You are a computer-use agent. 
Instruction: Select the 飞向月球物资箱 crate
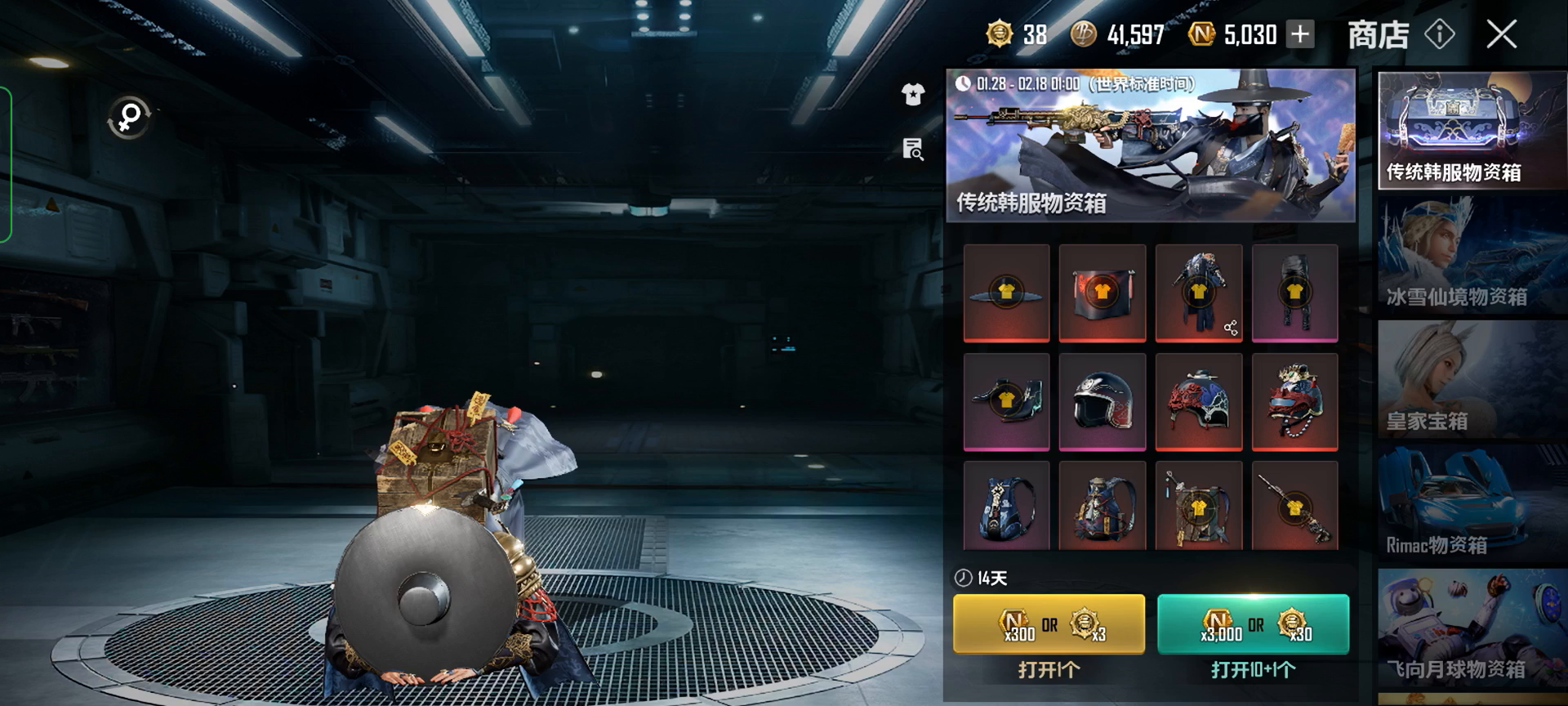point(1472,629)
